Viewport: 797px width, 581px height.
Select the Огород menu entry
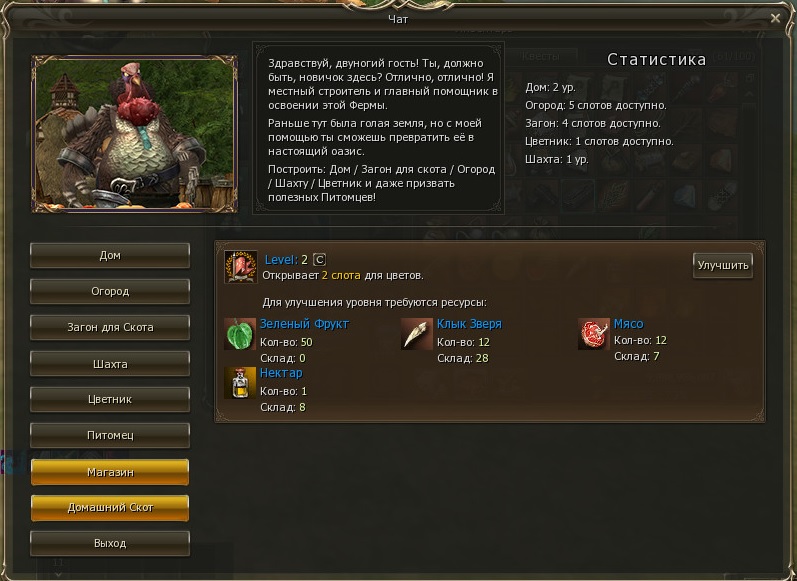(110, 291)
